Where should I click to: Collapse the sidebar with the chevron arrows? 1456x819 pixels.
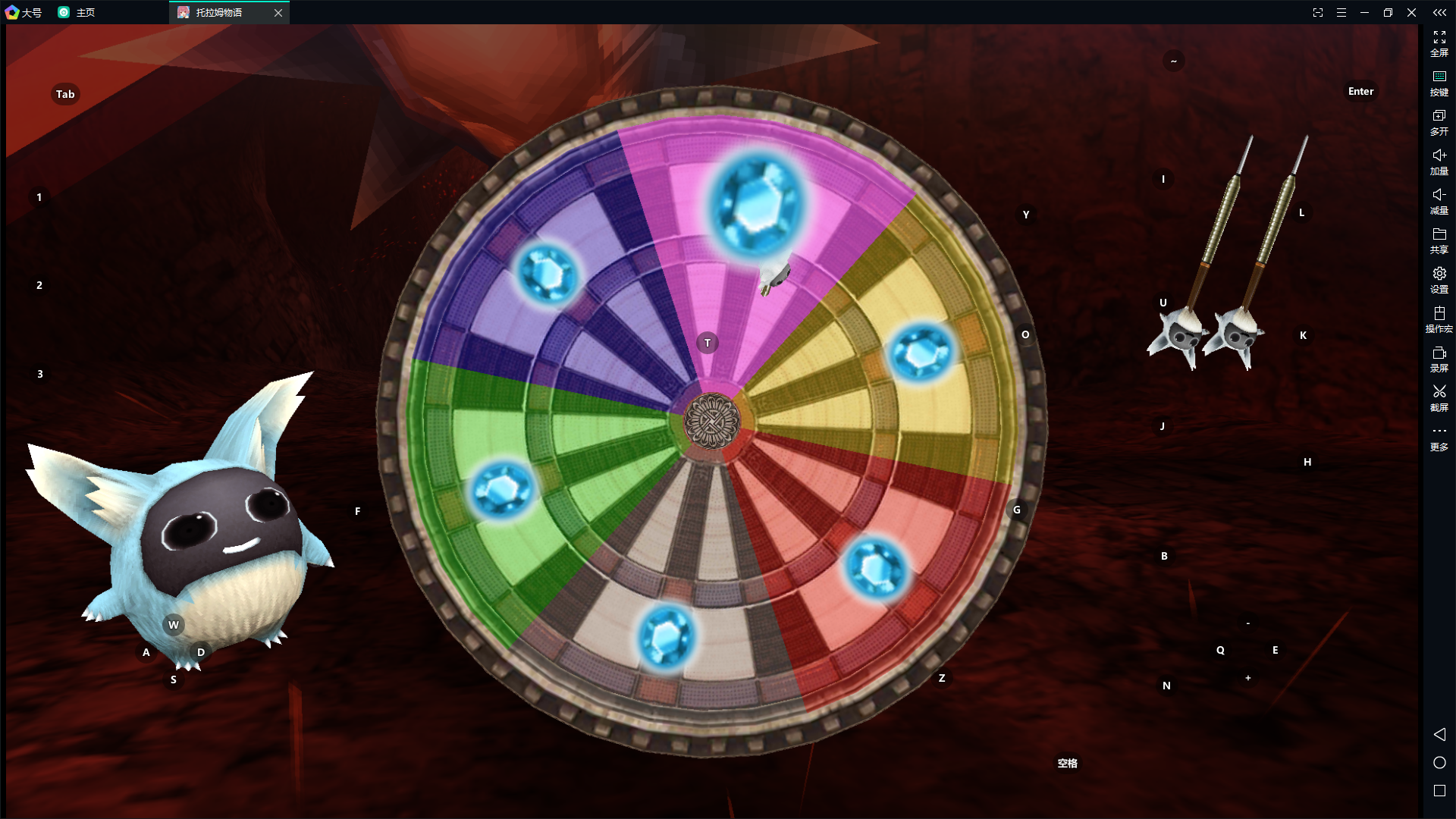point(1439,13)
